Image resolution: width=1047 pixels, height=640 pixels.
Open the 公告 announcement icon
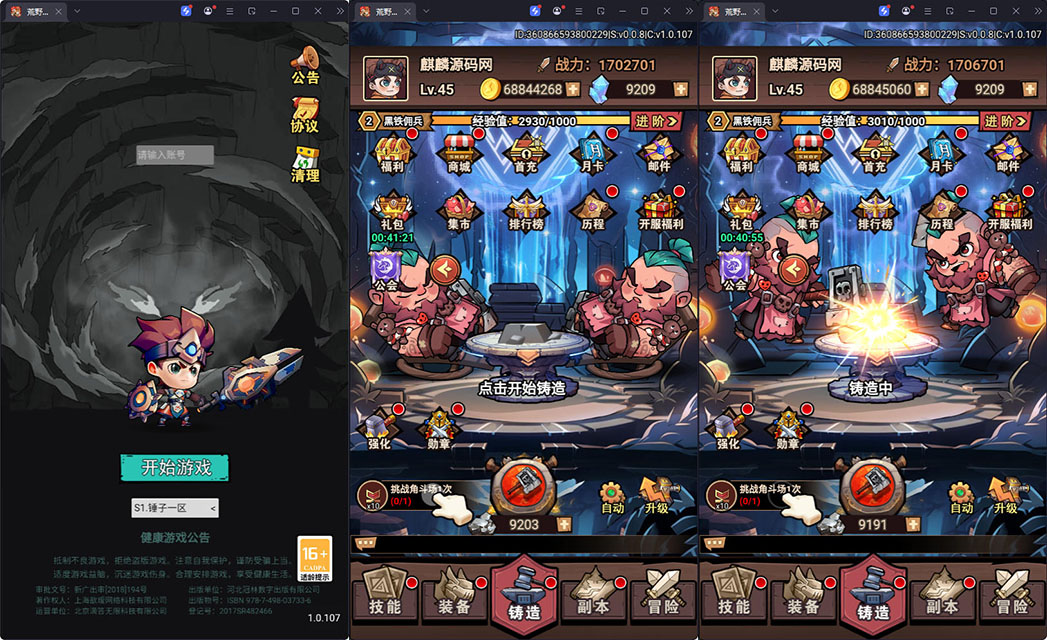pyautogui.click(x=305, y=64)
